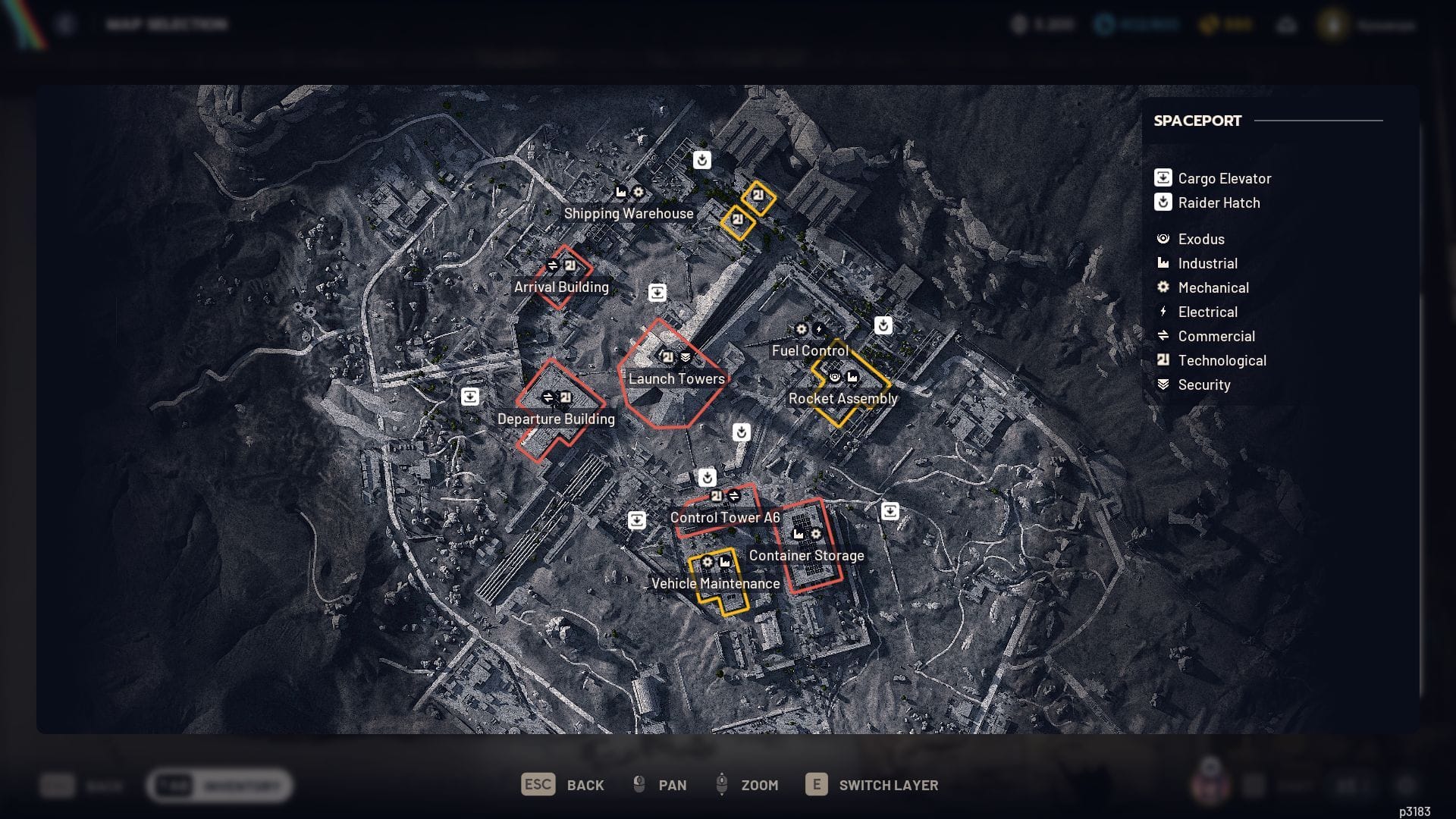Screen dimensions: 1456x819
Task: Click SWITCH LAYER at the bottom
Action: (889, 785)
